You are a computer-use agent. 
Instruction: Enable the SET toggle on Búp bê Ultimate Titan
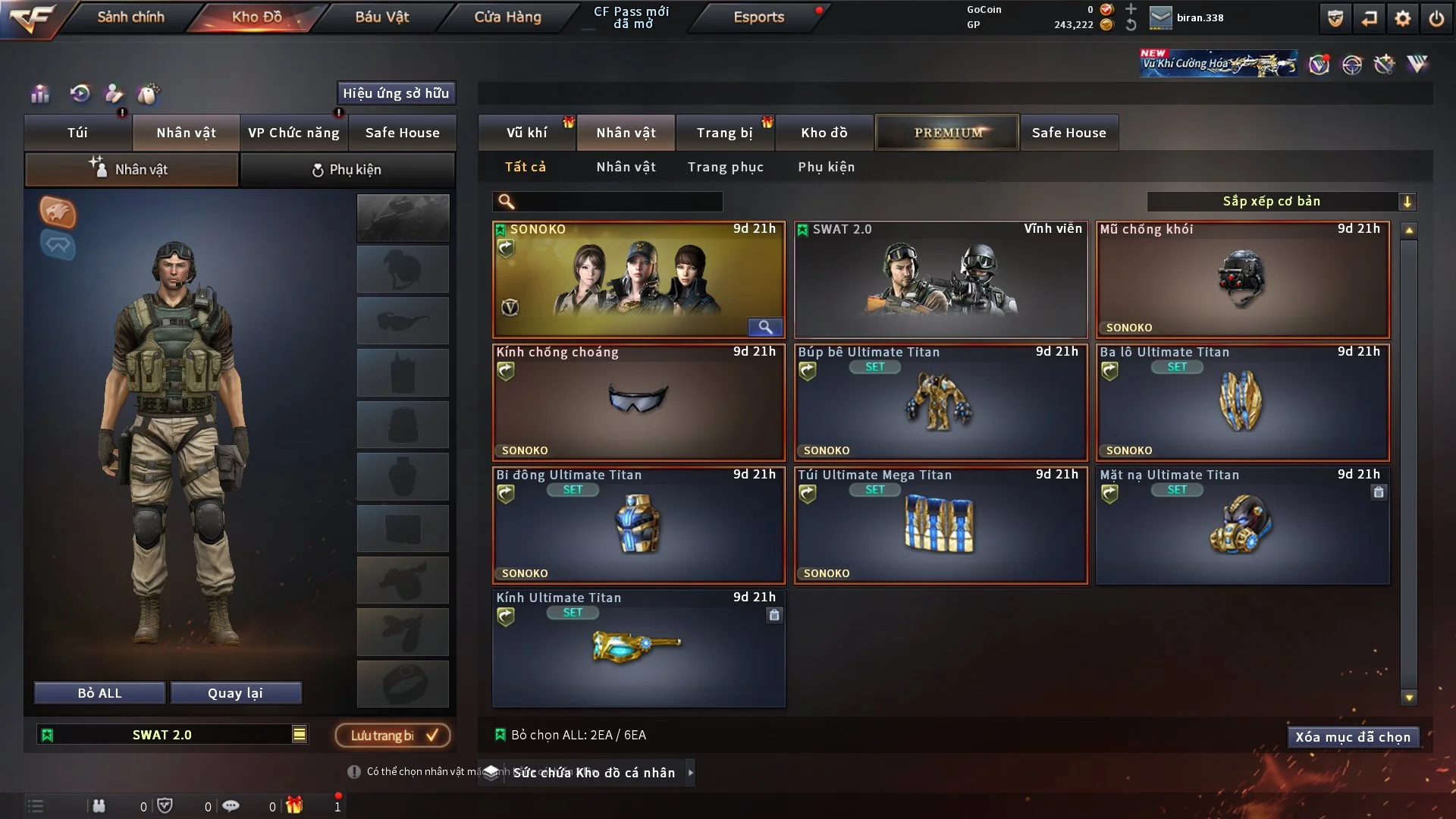(875, 367)
